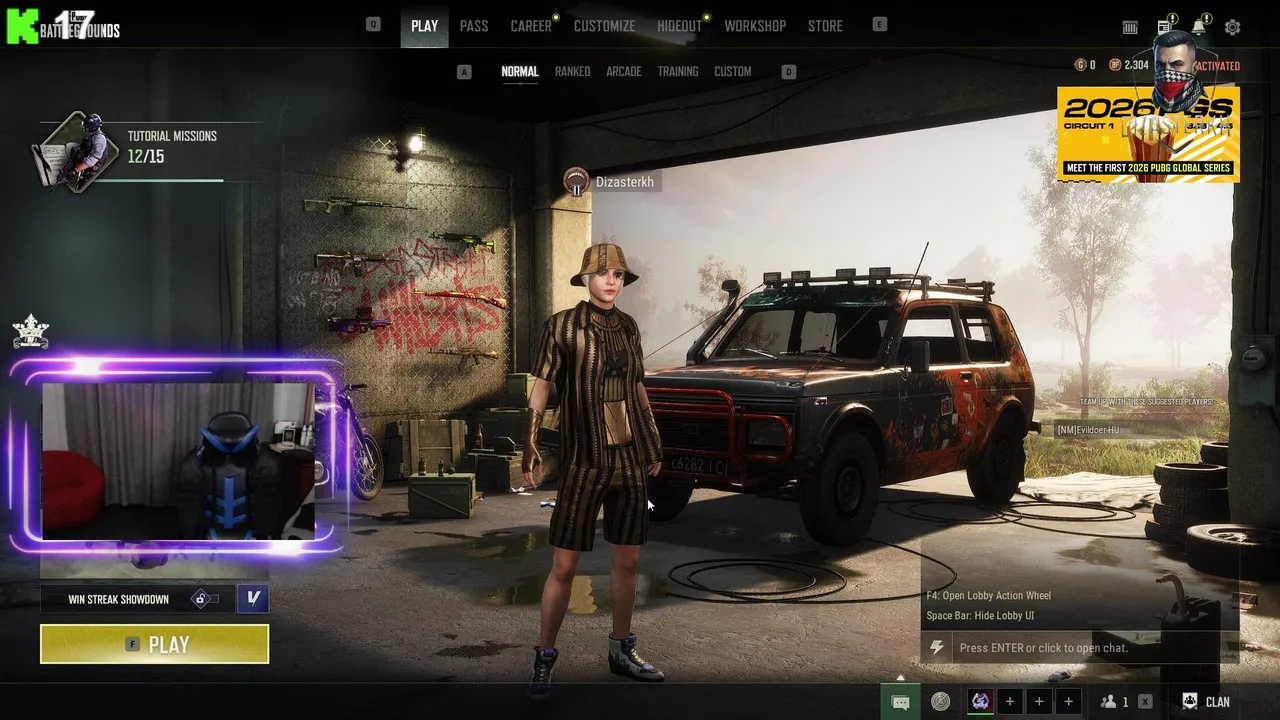Viewport: 1280px width, 720px height.
Task: Check notifications via the bell icon
Action: [1198, 28]
